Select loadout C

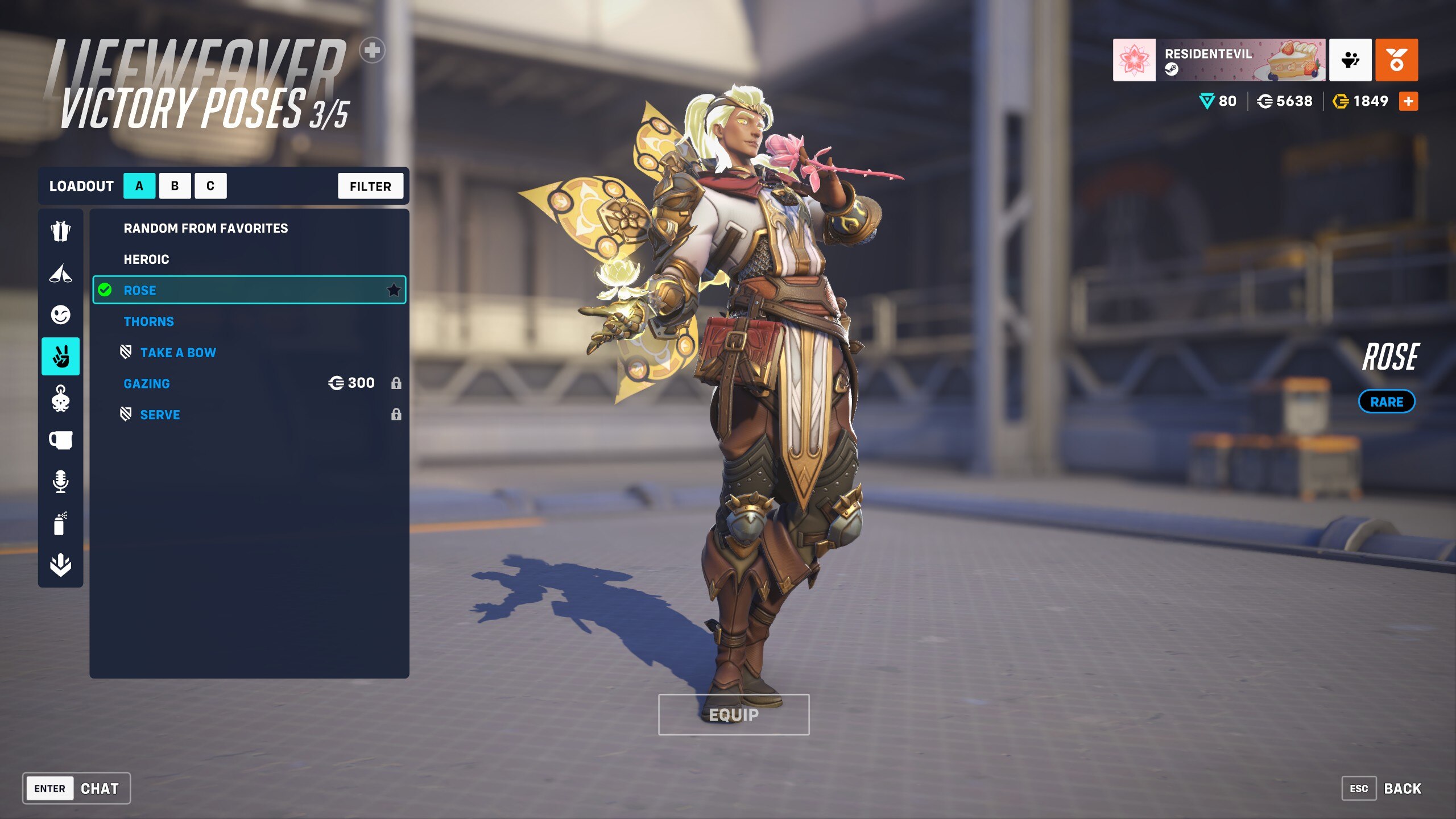click(210, 186)
